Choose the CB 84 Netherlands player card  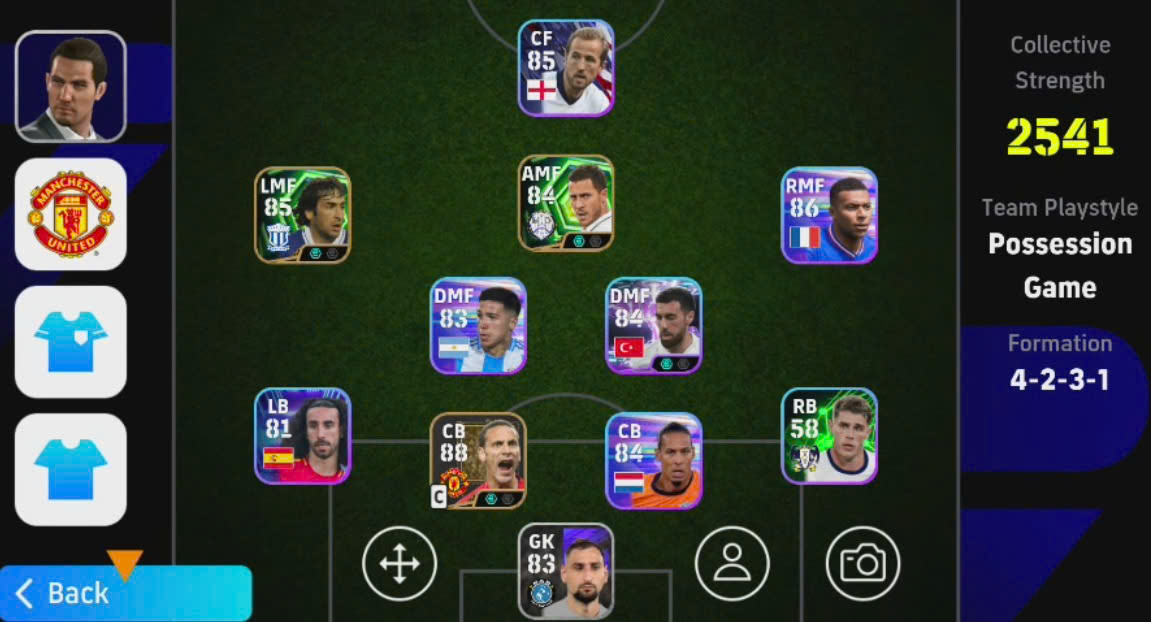click(654, 461)
